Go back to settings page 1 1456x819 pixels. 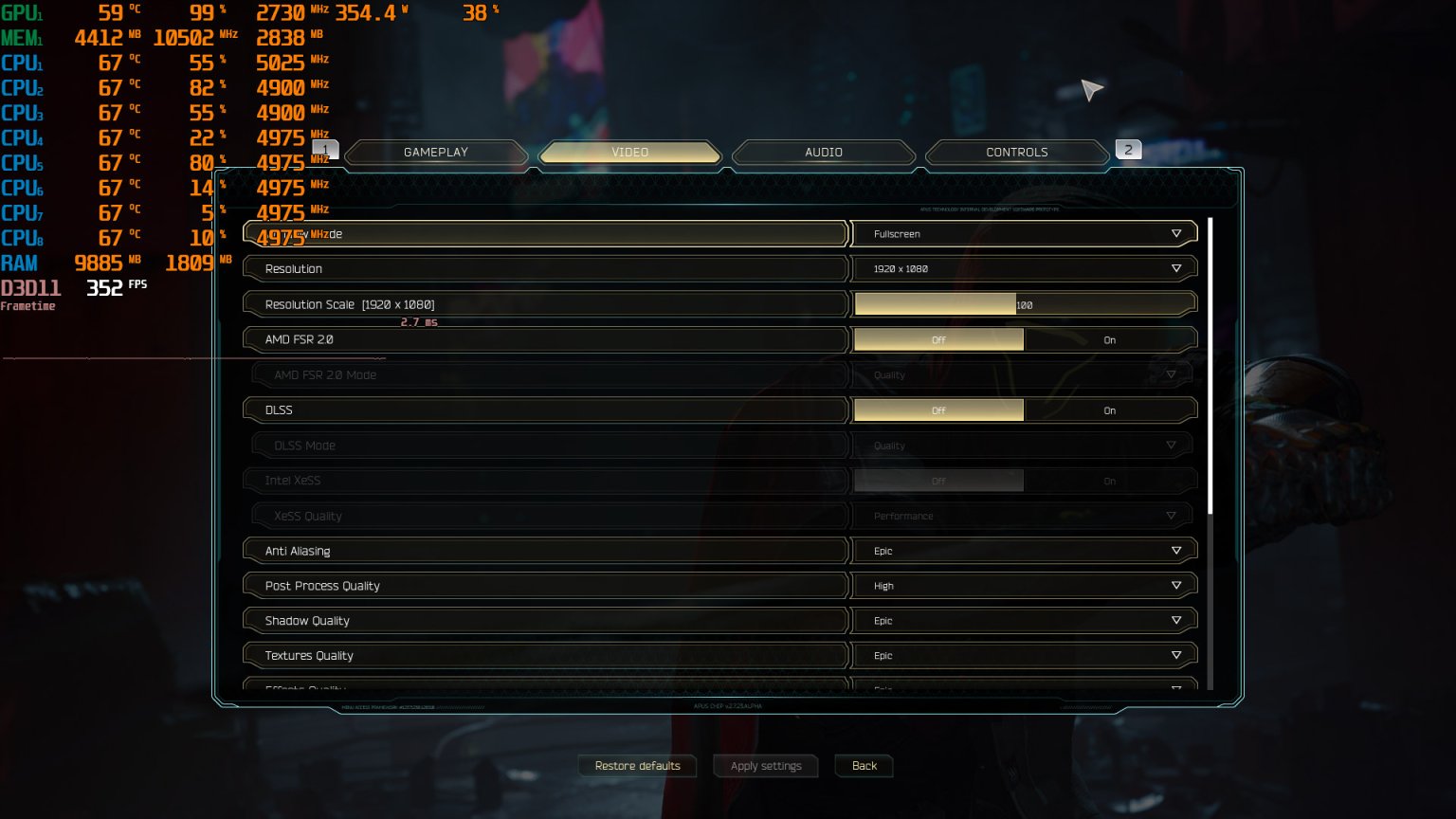tap(325, 149)
